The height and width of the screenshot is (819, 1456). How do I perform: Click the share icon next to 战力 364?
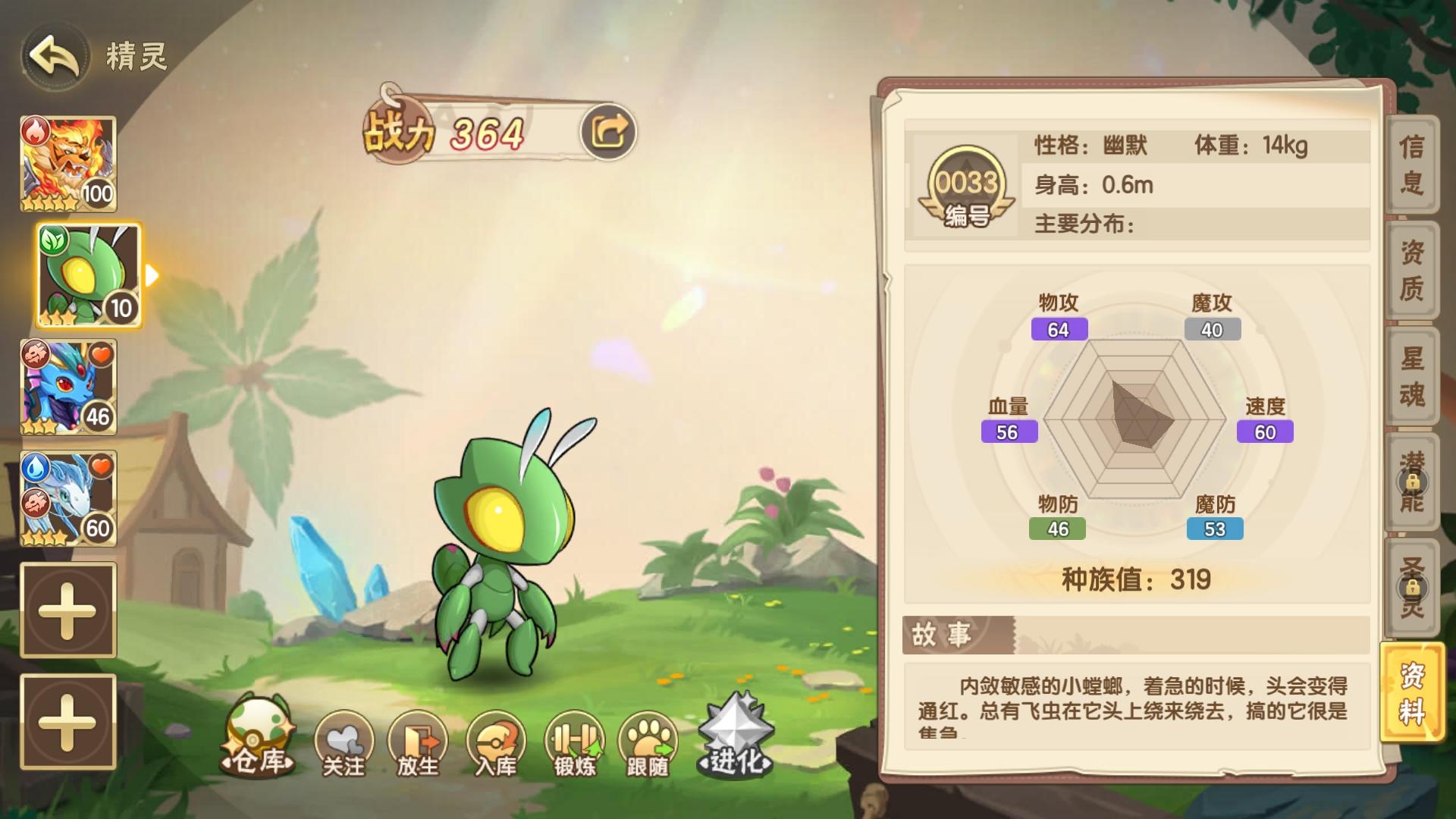coord(613,129)
